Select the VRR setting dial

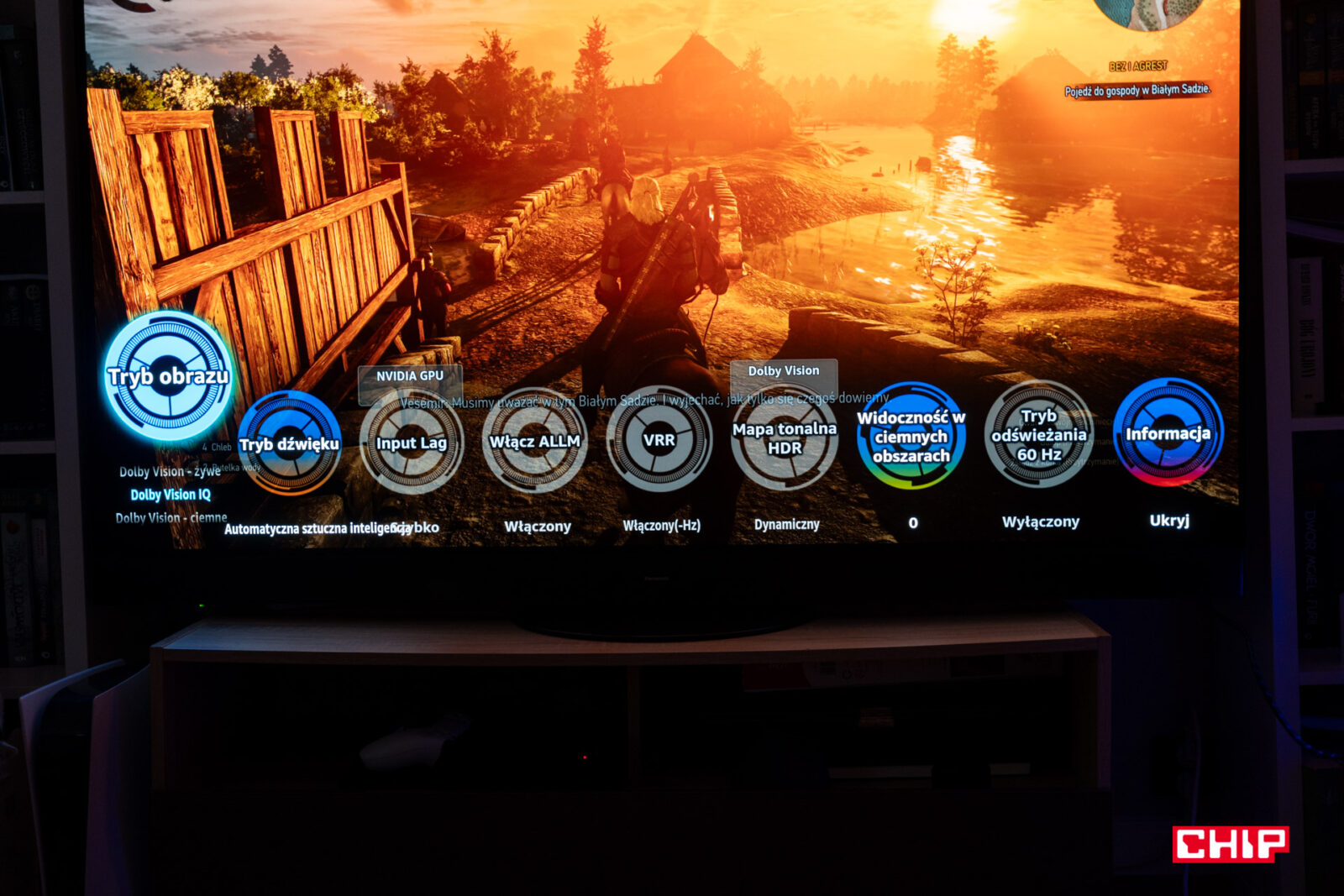(659, 439)
